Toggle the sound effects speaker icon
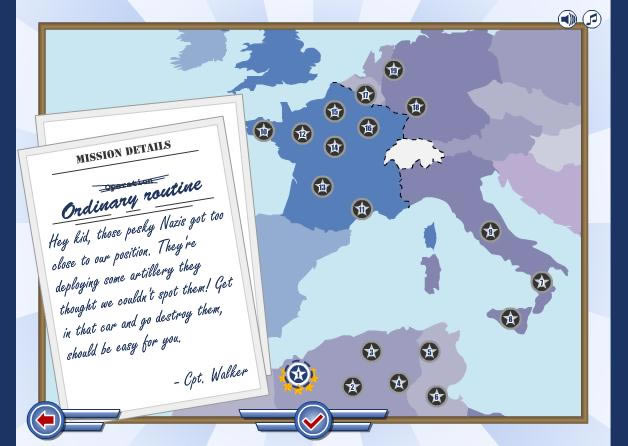Image resolution: width=628 pixels, height=446 pixels. [567, 19]
